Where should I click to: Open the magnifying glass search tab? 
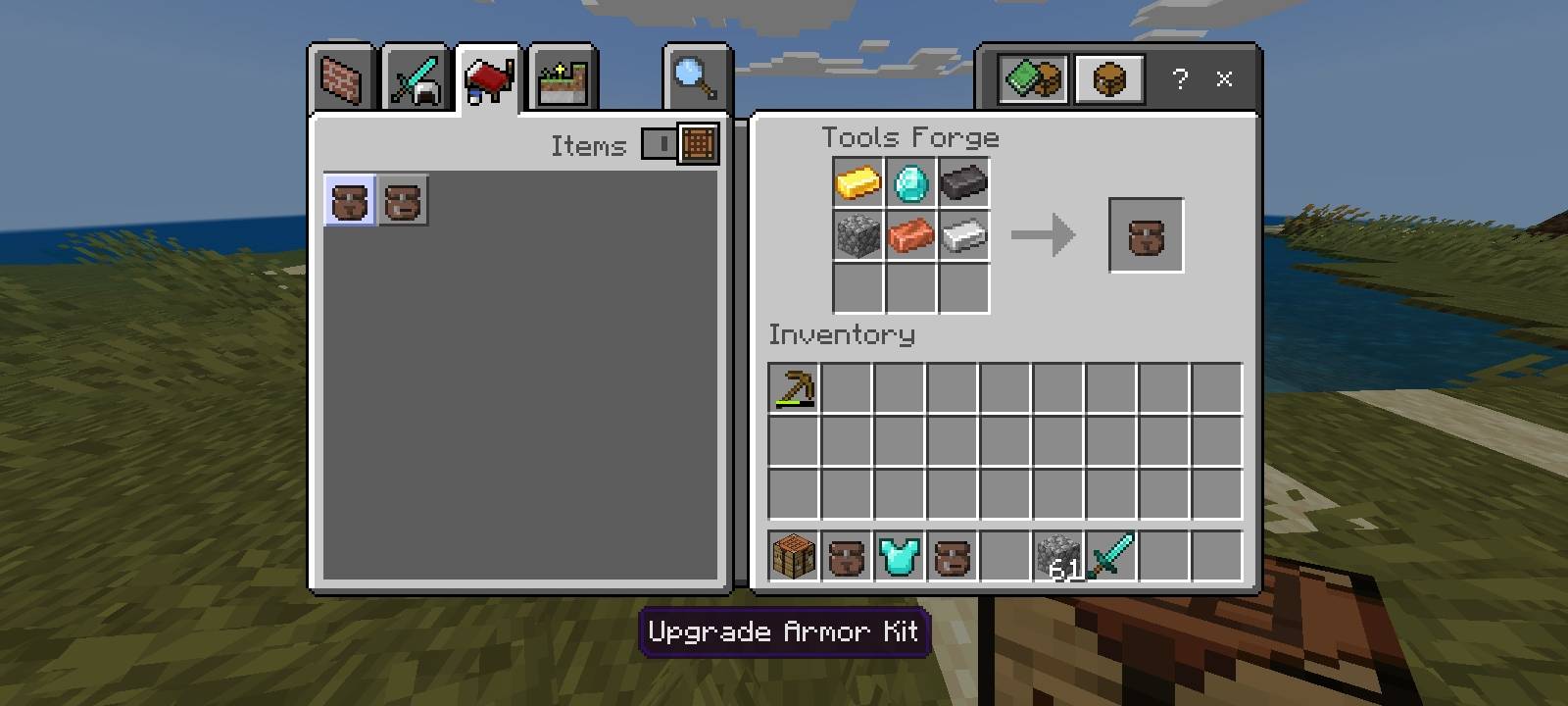click(696, 79)
